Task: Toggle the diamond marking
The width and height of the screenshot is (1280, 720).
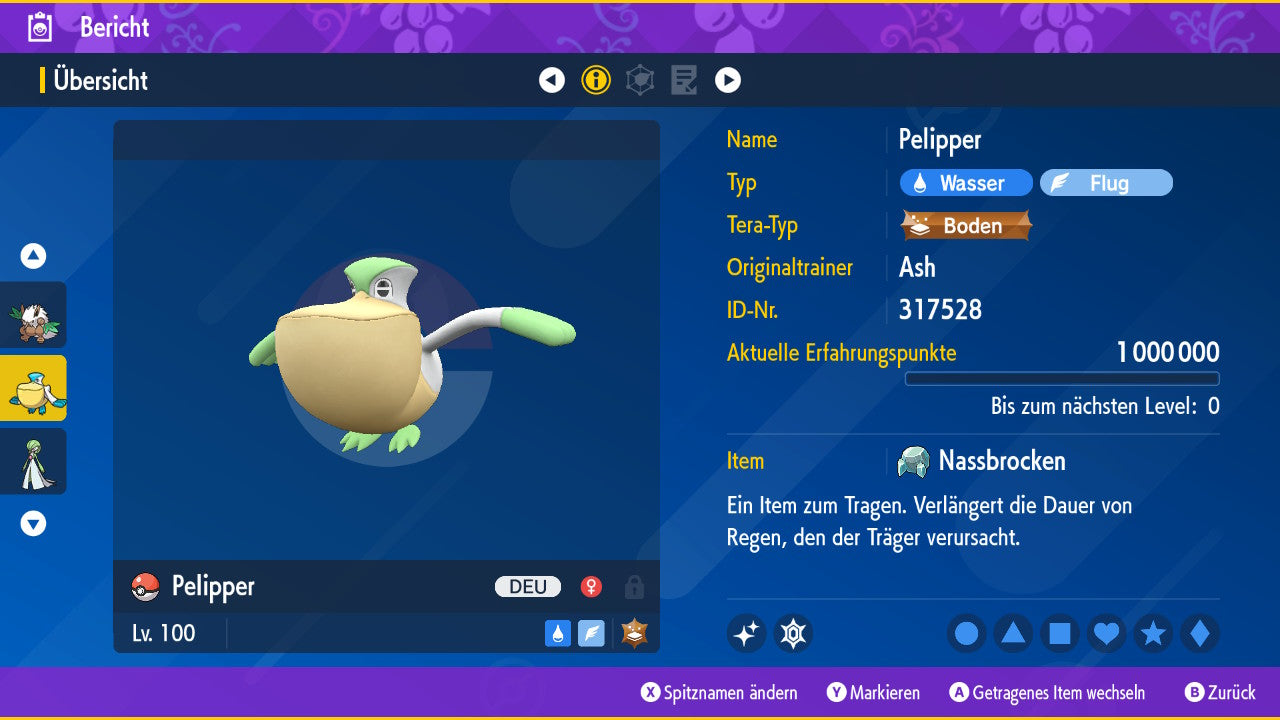Action: click(1200, 633)
